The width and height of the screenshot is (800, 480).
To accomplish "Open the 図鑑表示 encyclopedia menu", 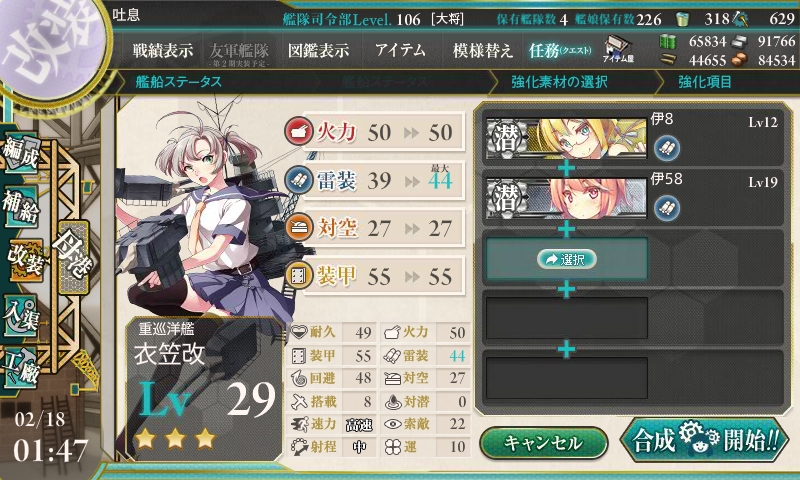I will 318,49.
